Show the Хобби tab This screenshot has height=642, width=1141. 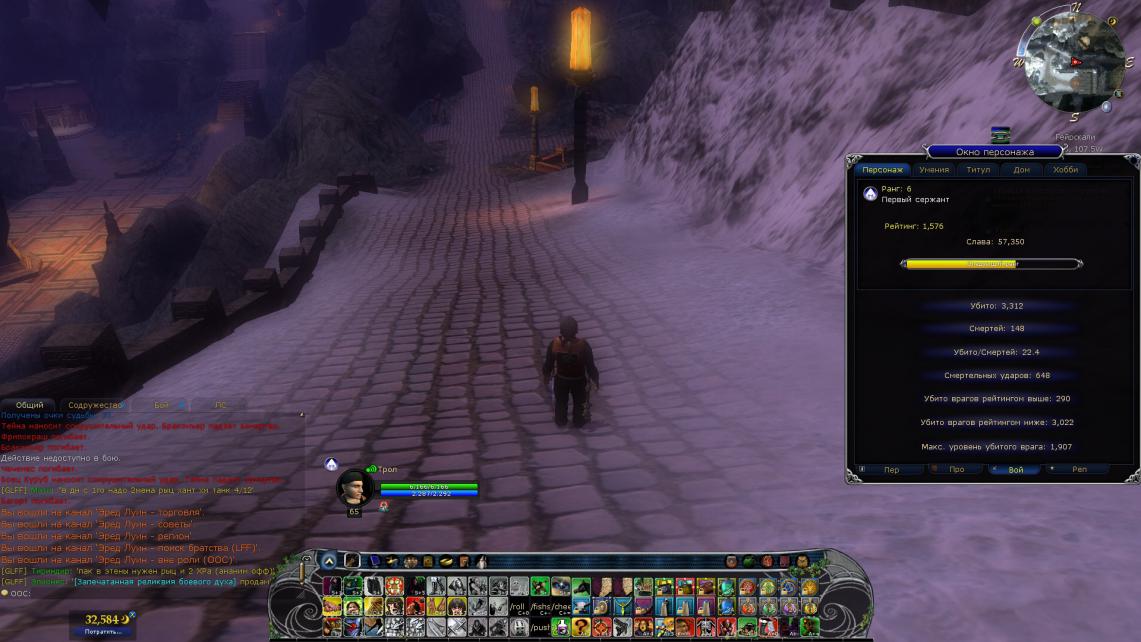pyautogui.click(x=1066, y=170)
